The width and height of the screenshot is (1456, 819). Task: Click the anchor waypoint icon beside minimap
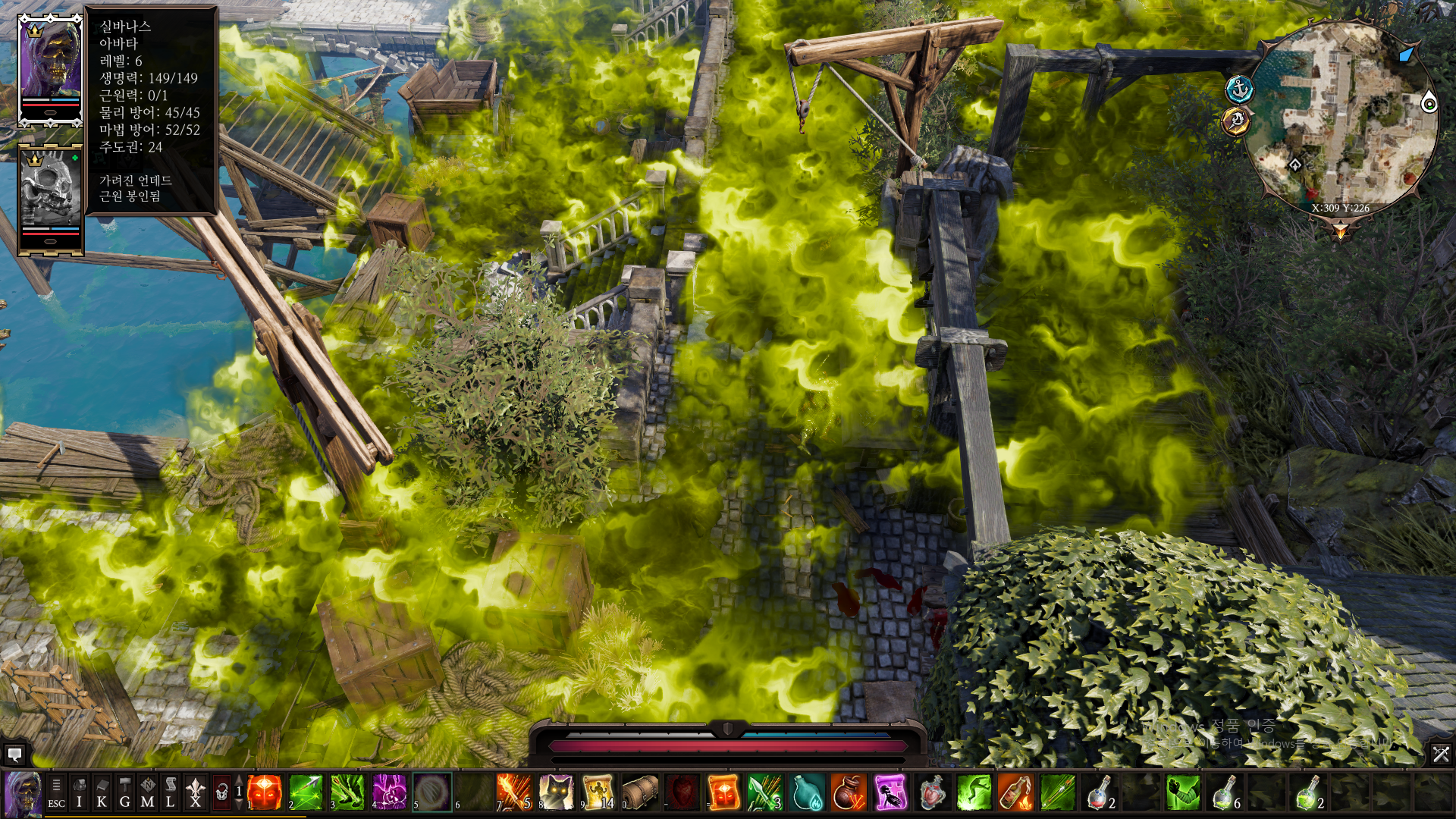(1239, 89)
